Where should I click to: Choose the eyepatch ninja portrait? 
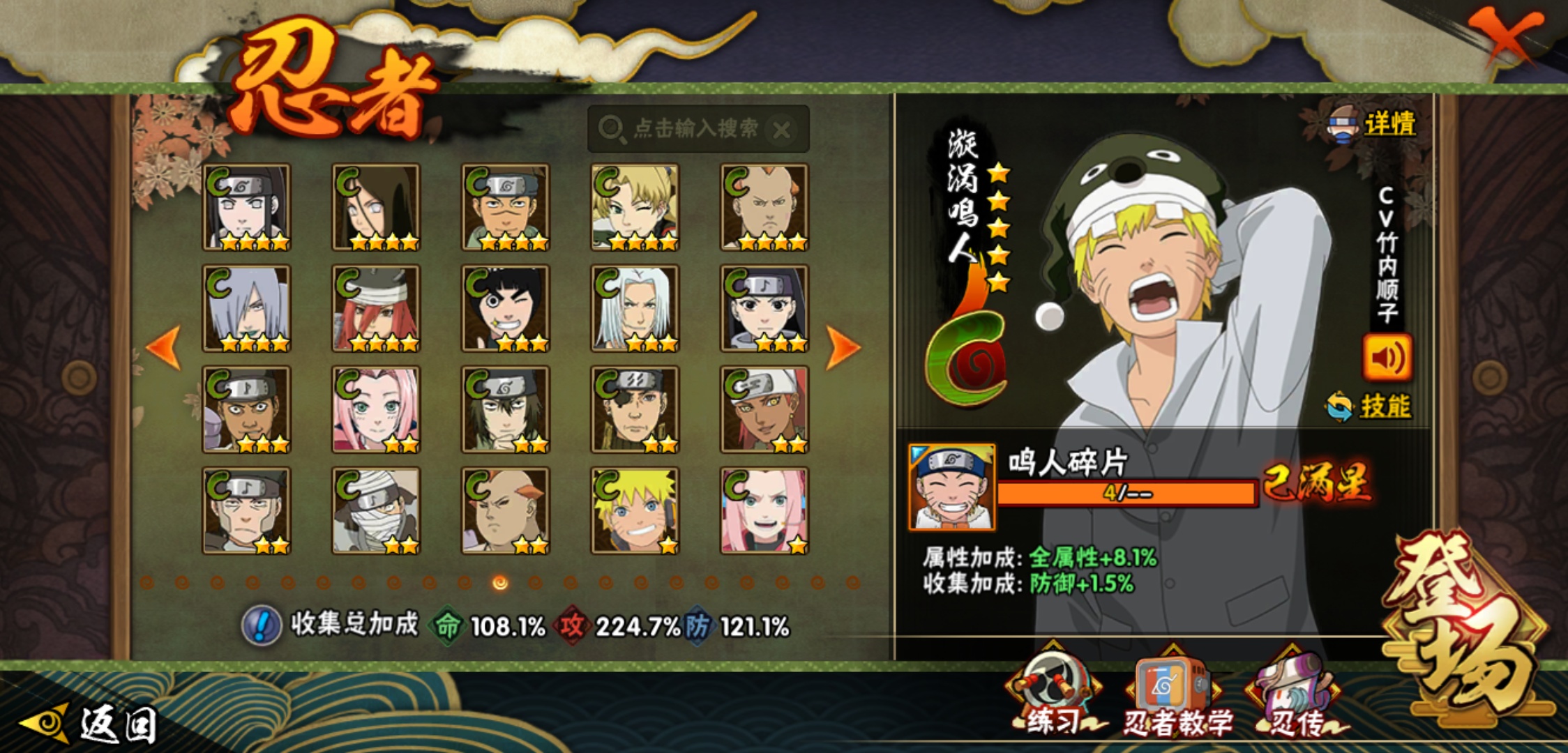click(x=635, y=409)
